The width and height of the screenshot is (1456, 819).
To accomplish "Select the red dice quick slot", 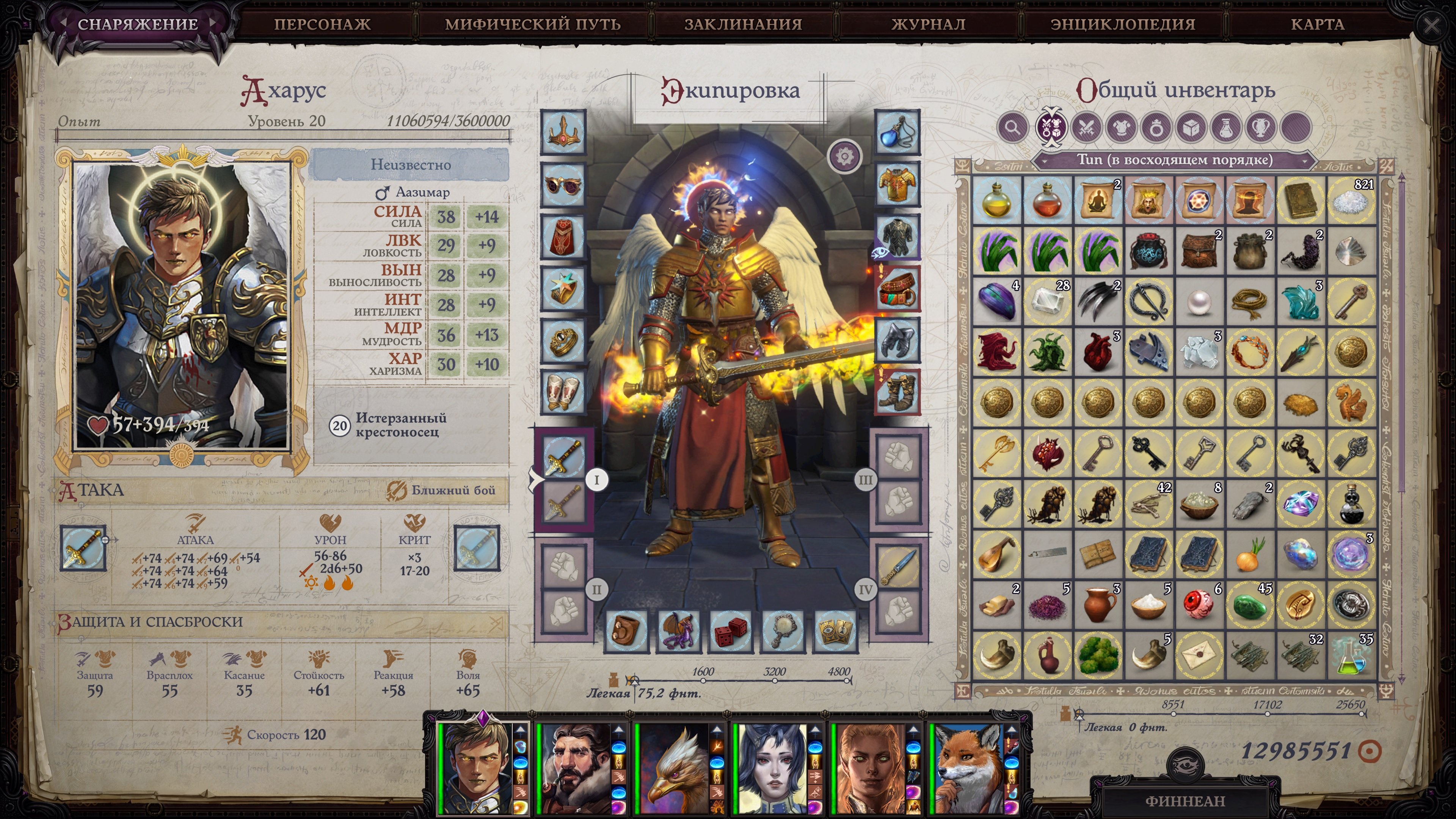I will click(731, 631).
